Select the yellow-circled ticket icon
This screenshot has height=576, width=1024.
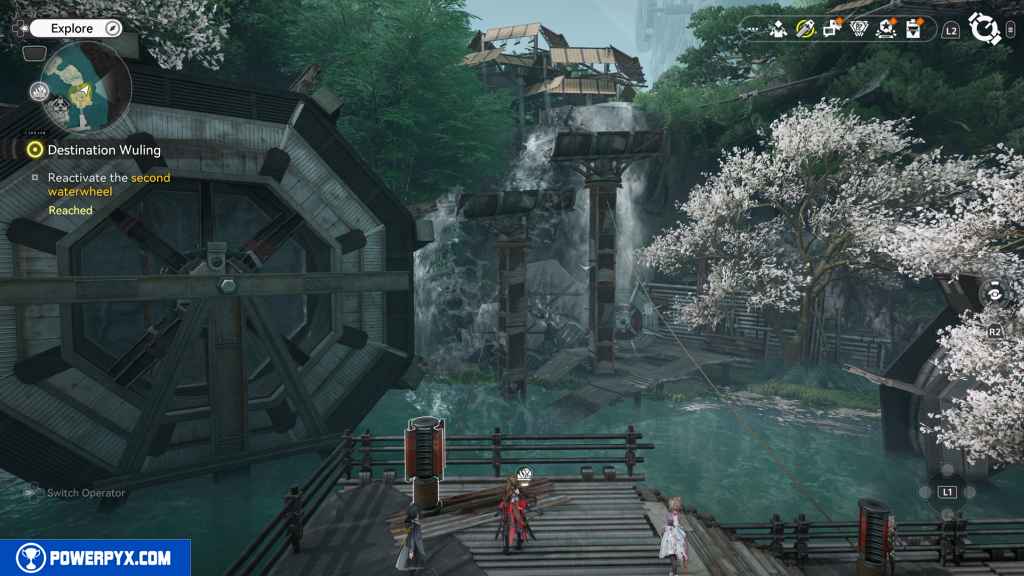coord(805,29)
